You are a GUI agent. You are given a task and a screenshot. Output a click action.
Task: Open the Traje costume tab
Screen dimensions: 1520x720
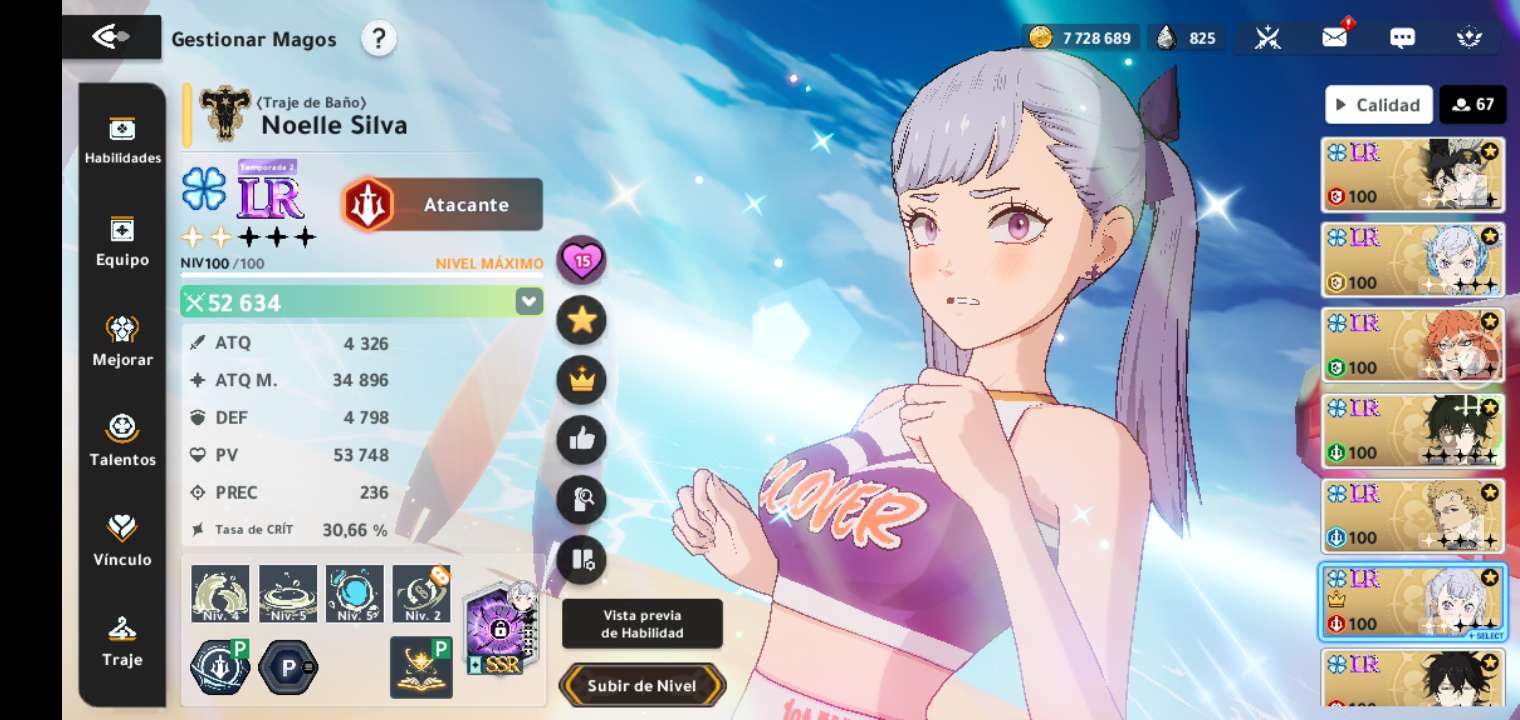[x=122, y=641]
